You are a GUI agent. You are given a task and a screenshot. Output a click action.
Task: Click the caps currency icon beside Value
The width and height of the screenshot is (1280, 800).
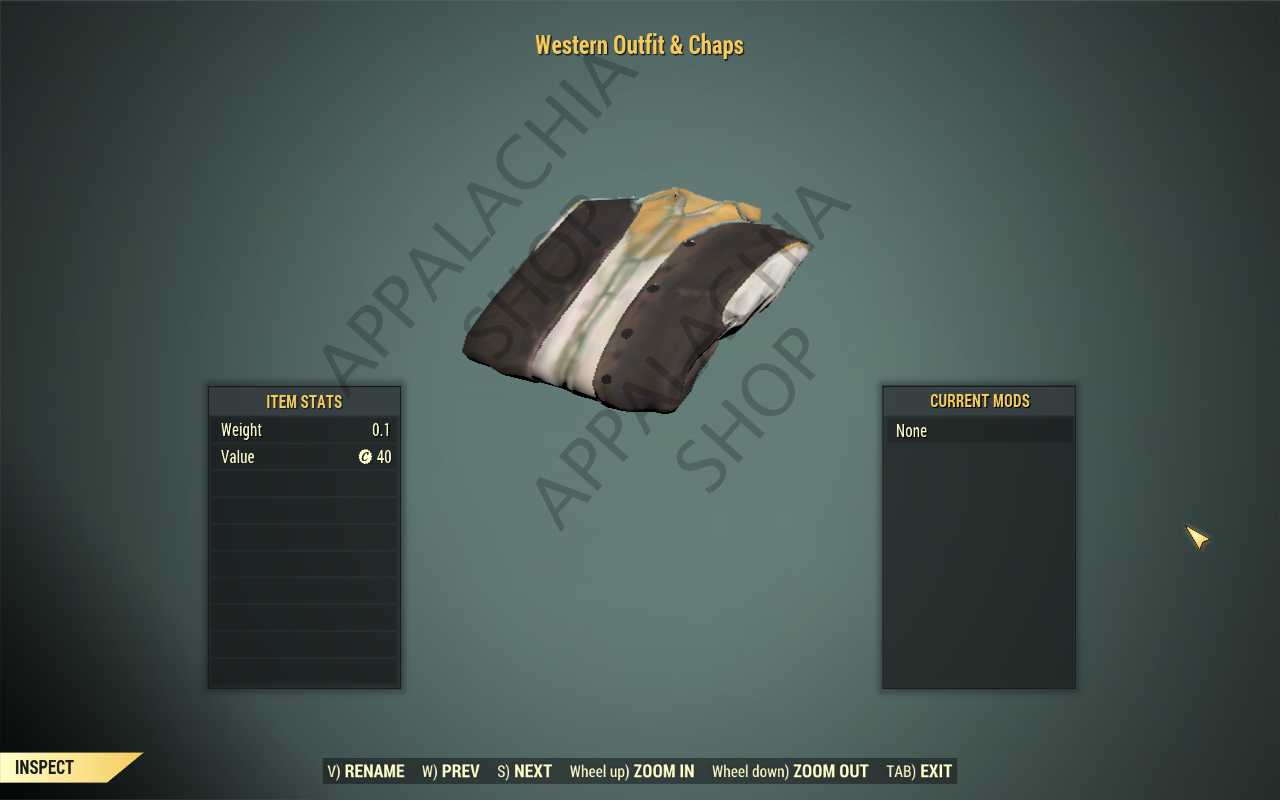point(365,457)
